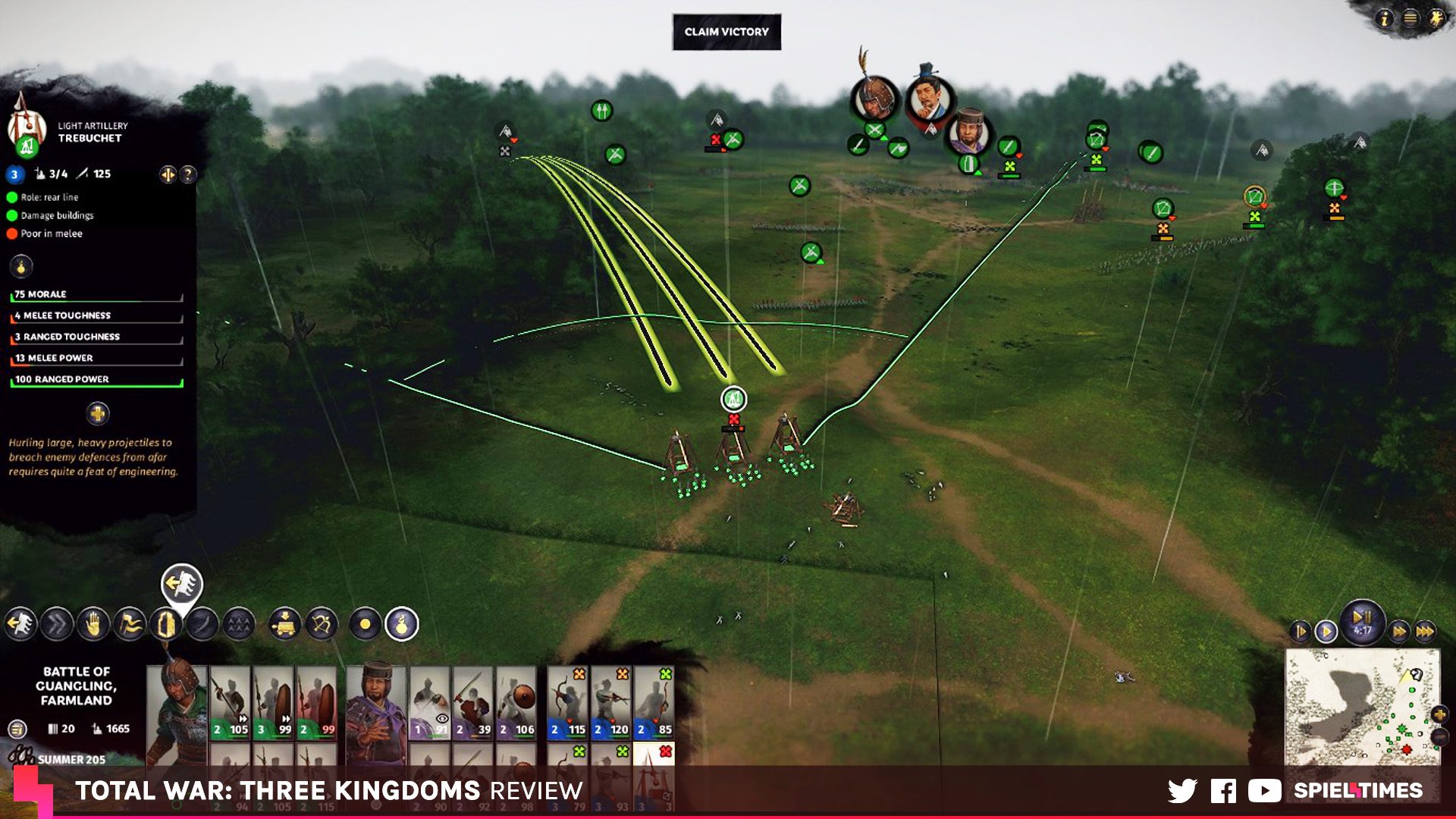Open the SpielTimes YouTube icon link
This screenshot has height=819, width=1456.
click(1264, 791)
